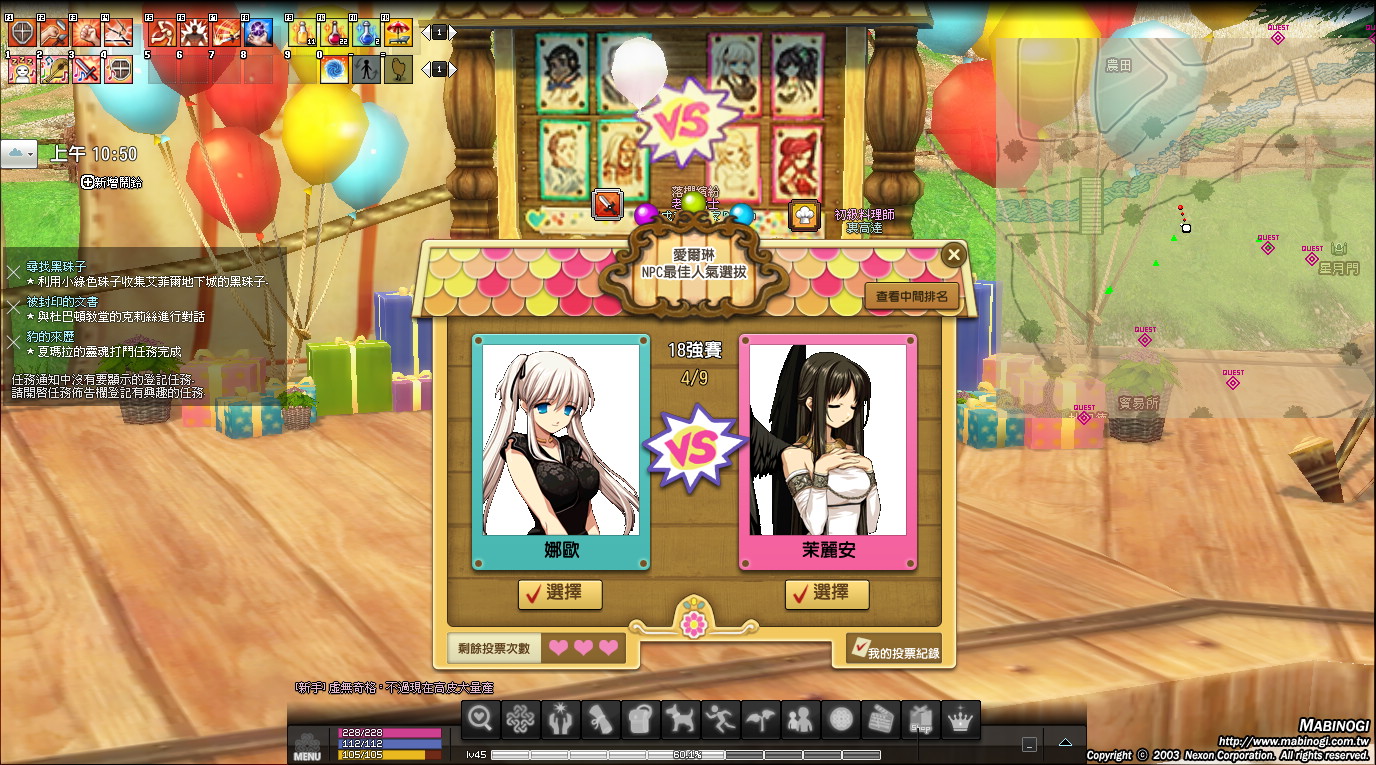The image size is (1376, 765).
Task: Open the Shop gift box icon
Action: point(920,720)
